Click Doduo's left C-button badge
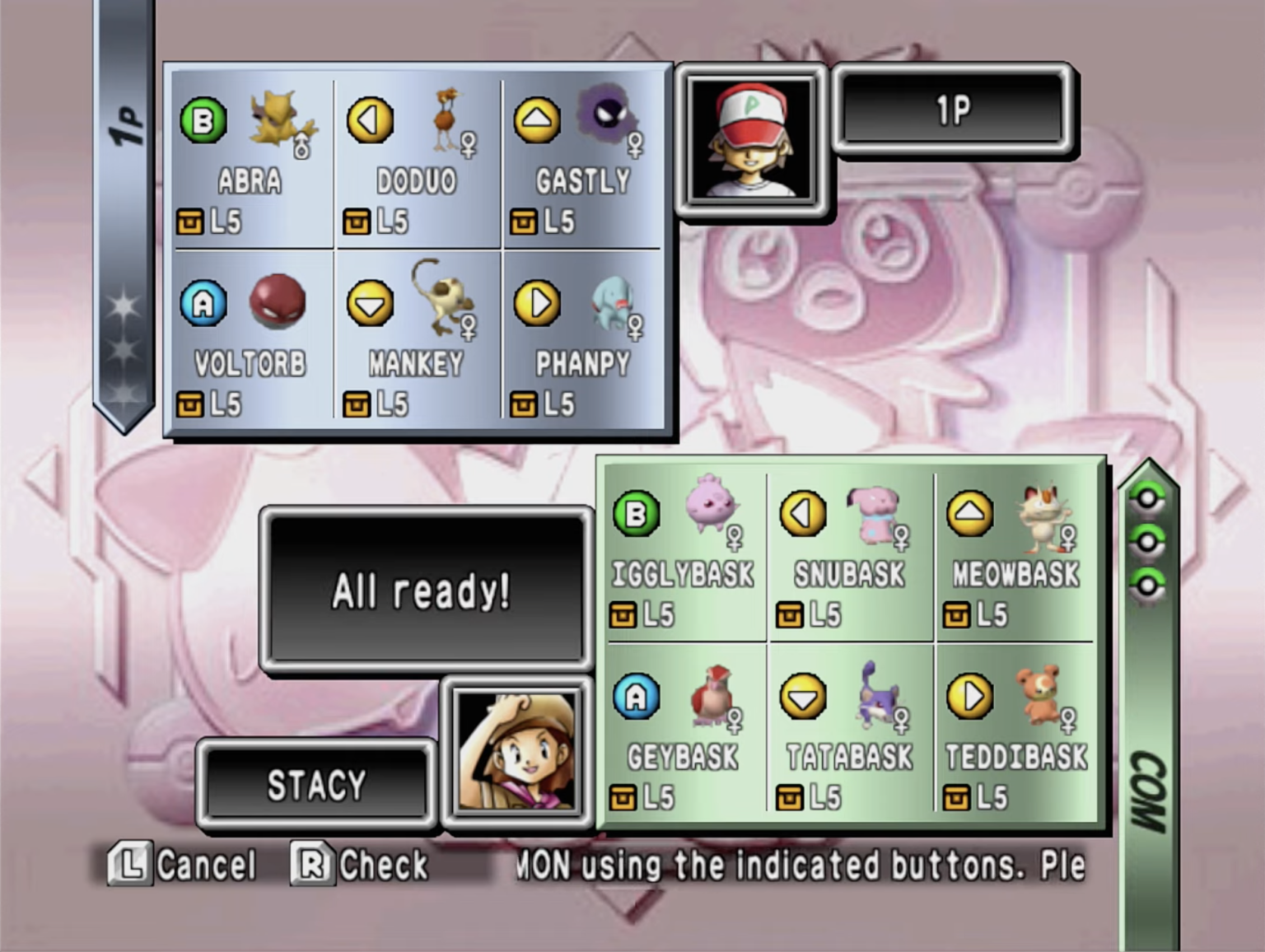The width and height of the screenshot is (1265, 952). (x=371, y=118)
